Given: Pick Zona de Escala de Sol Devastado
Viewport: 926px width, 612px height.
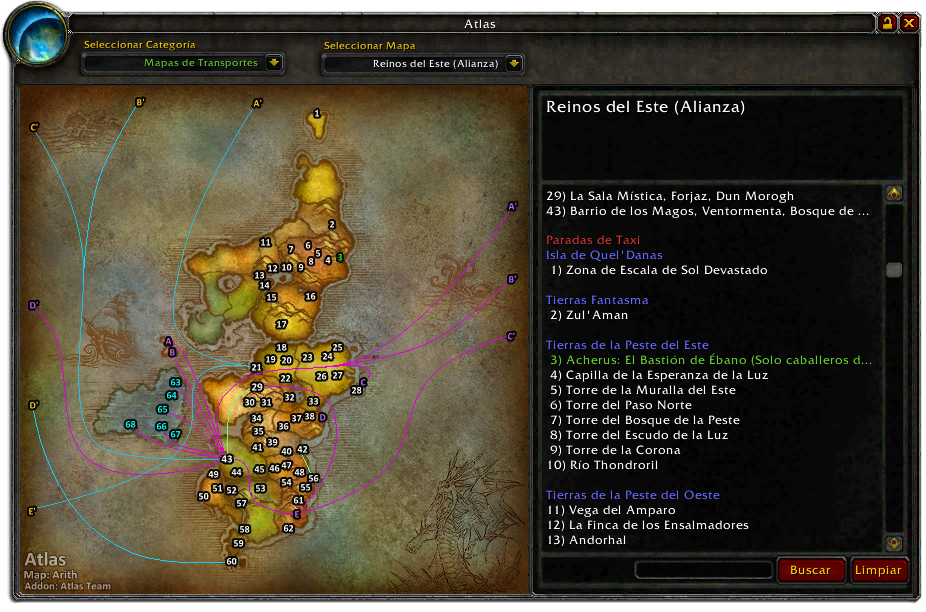Looking at the screenshot, I should tap(658, 270).
